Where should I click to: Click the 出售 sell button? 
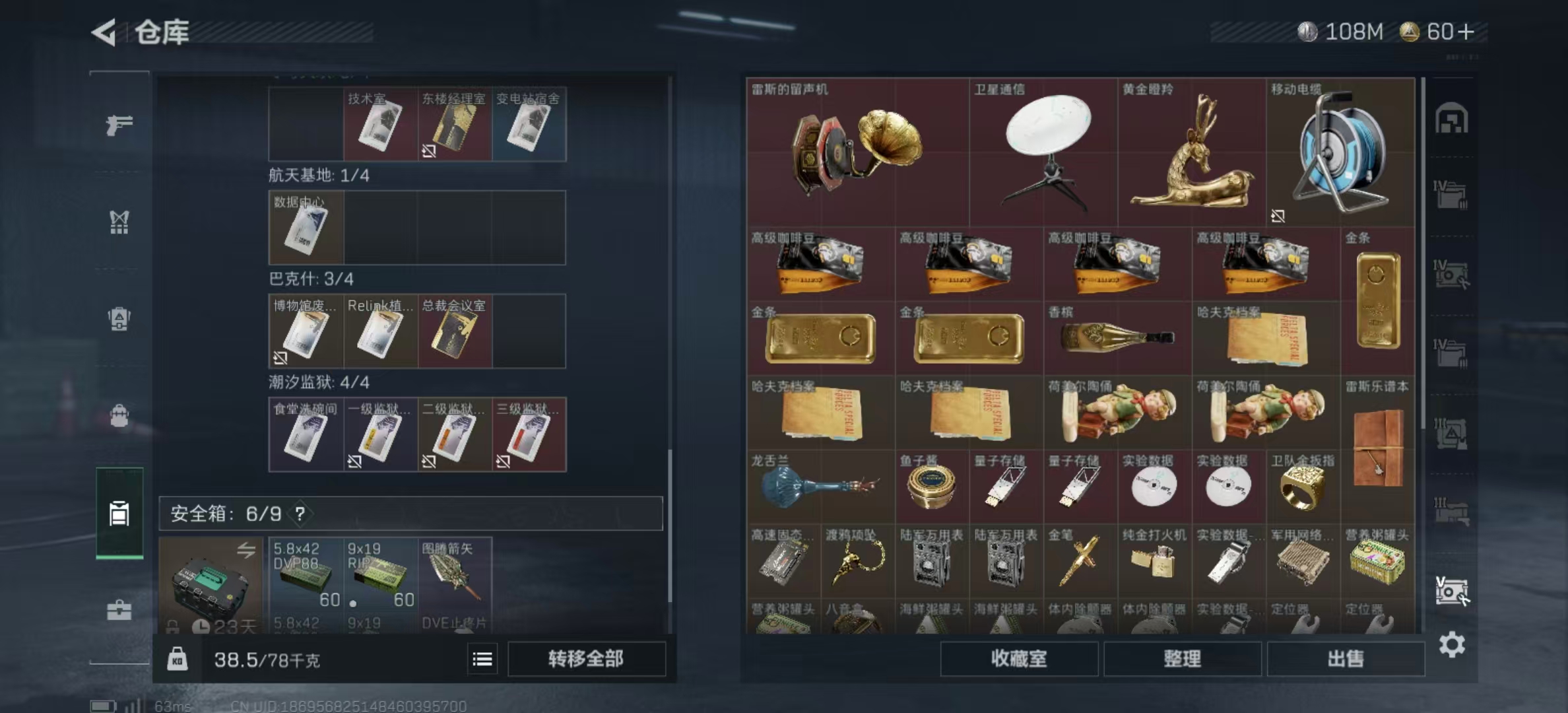coord(1346,659)
